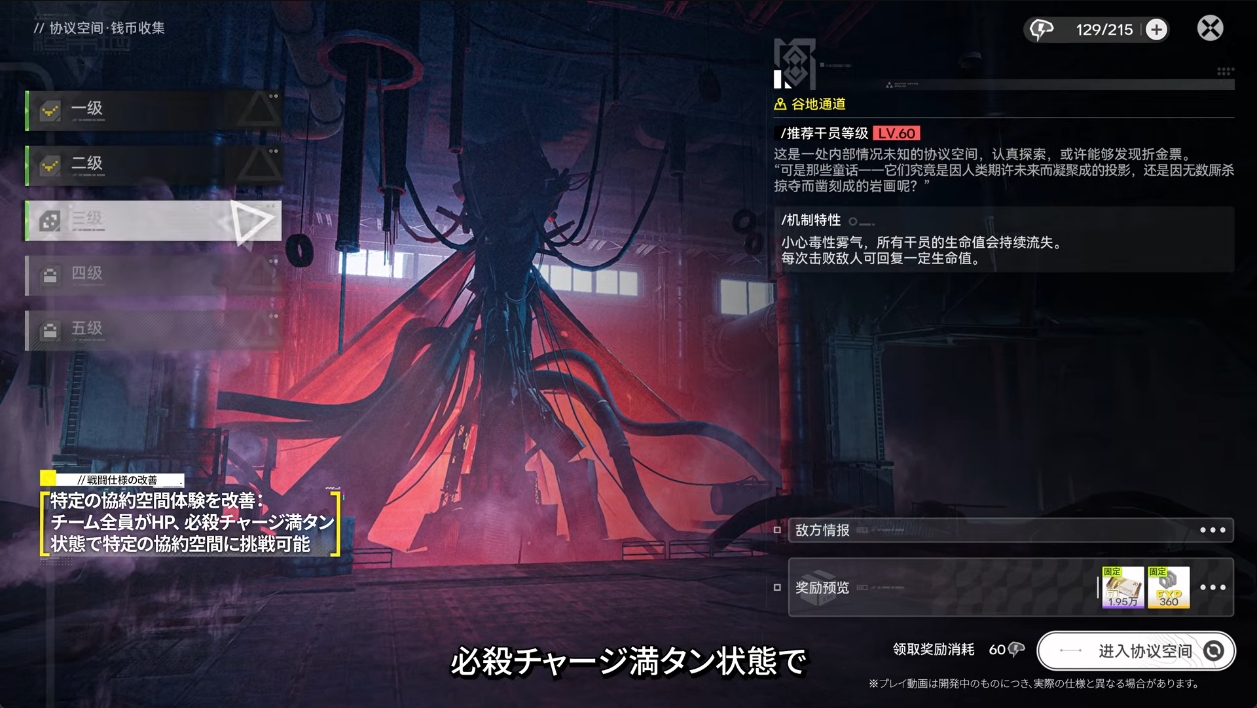The width and height of the screenshot is (1257, 708).
Task: Add stamina with the plus button
Action: coord(1156,30)
